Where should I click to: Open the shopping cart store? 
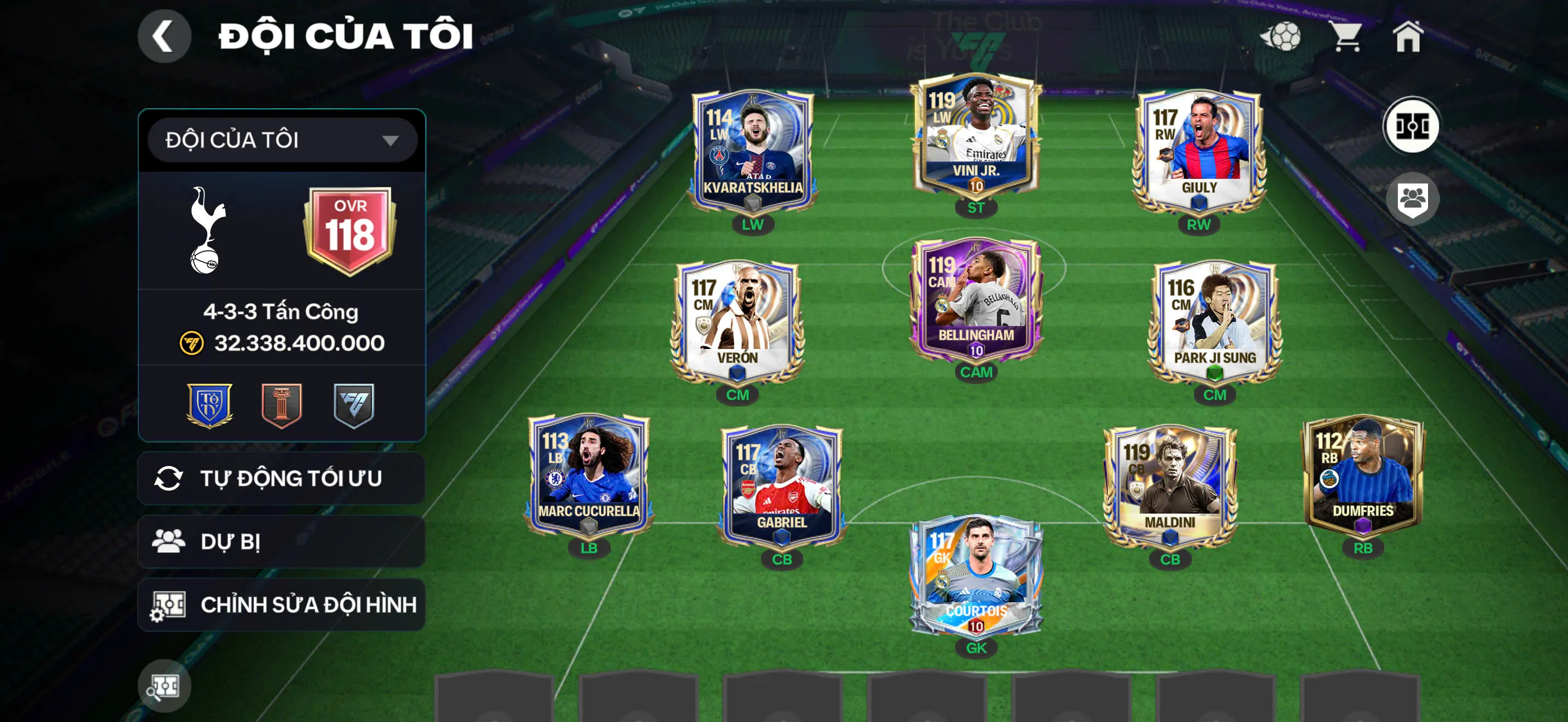[x=1347, y=37]
